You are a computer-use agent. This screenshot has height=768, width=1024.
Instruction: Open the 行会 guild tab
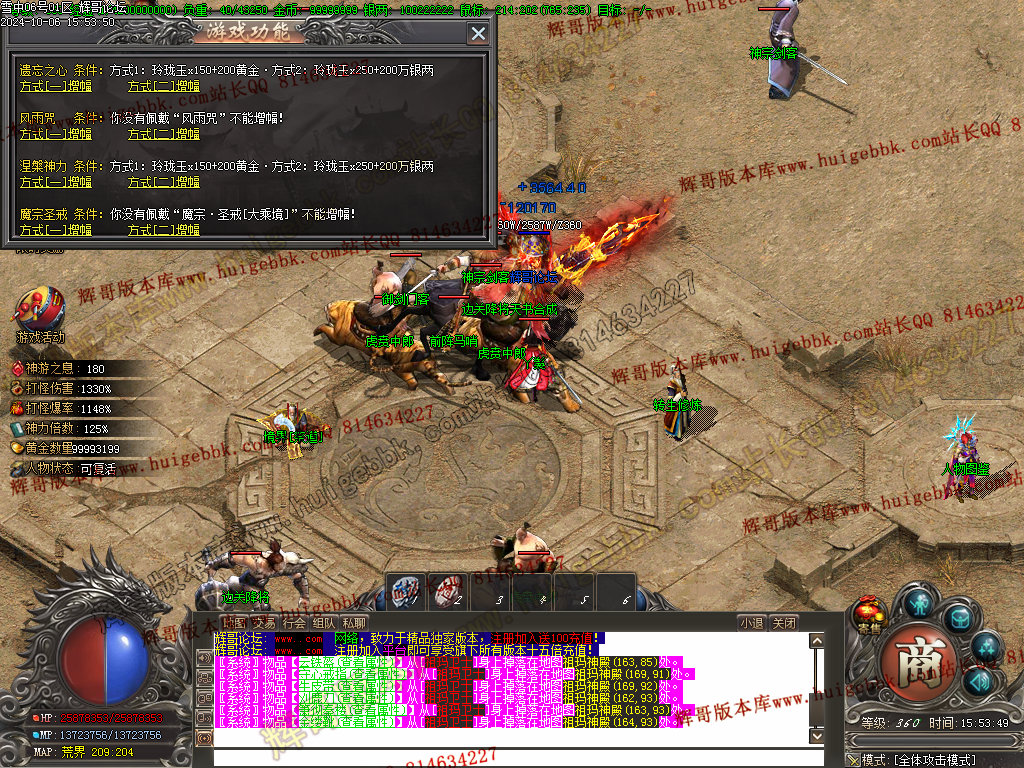(294, 622)
